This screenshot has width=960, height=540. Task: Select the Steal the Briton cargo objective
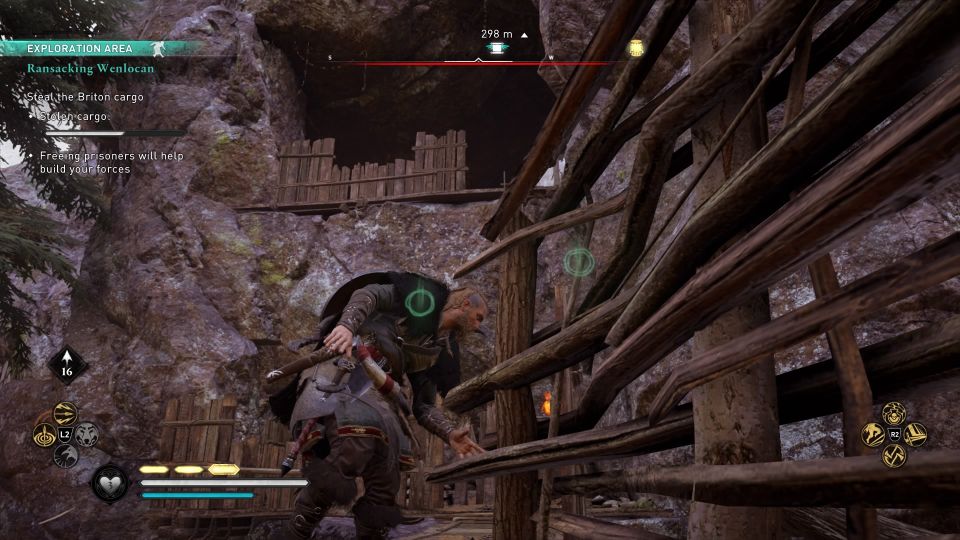[x=86, y=97]
